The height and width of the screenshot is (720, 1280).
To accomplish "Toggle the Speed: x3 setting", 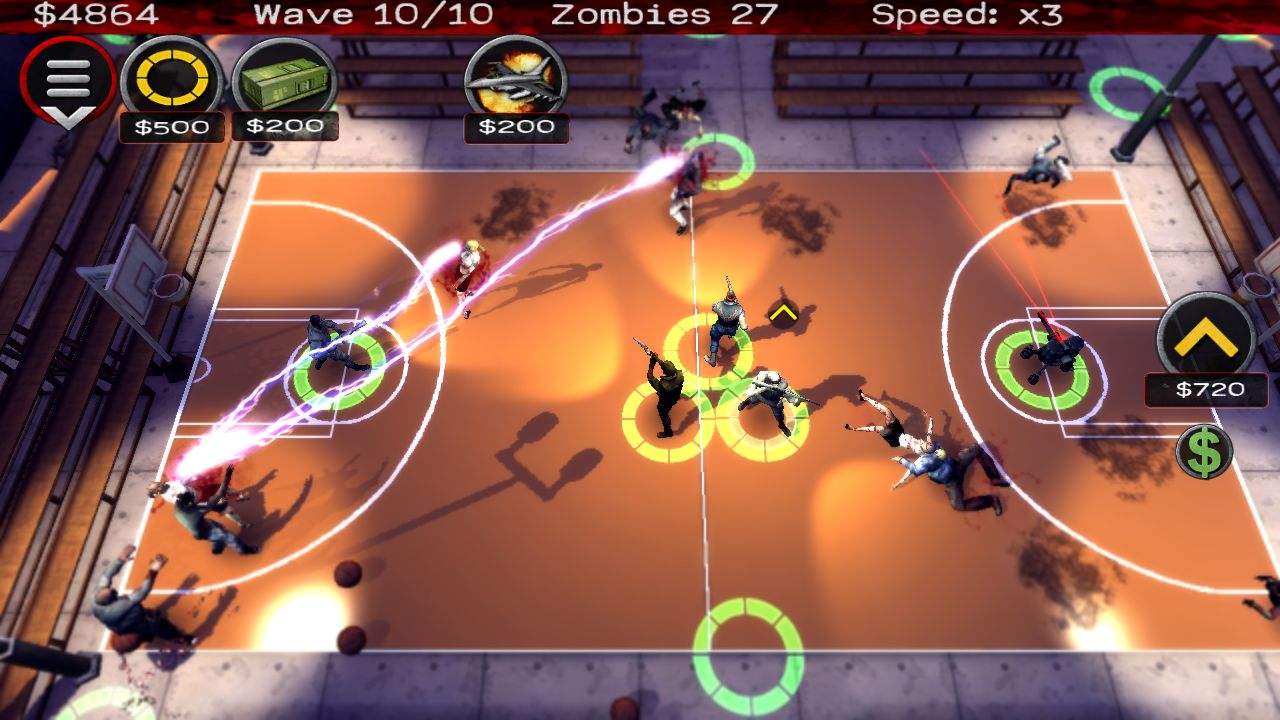I will (965, 15).
